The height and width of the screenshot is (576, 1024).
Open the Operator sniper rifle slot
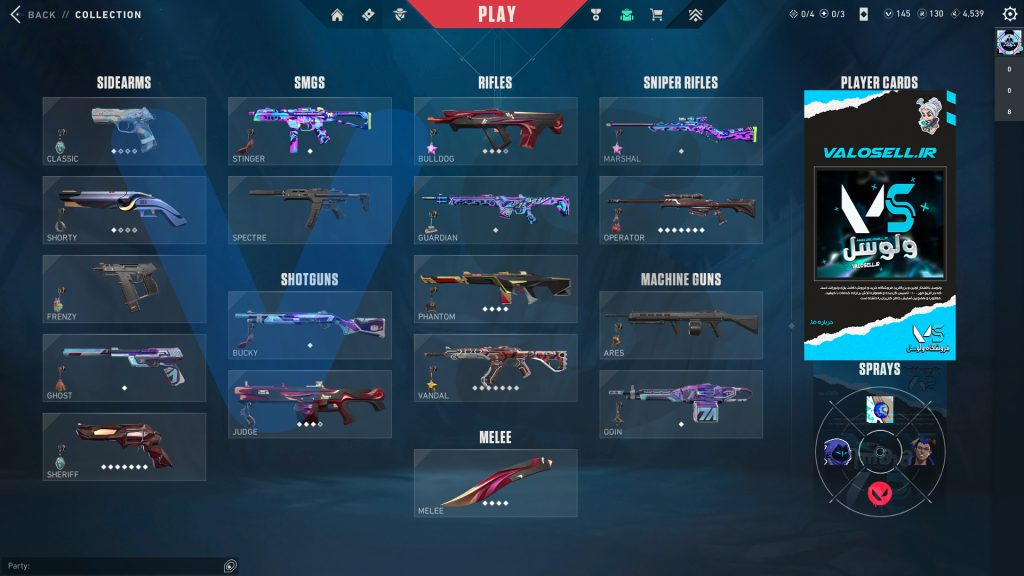tap(681, 210)
